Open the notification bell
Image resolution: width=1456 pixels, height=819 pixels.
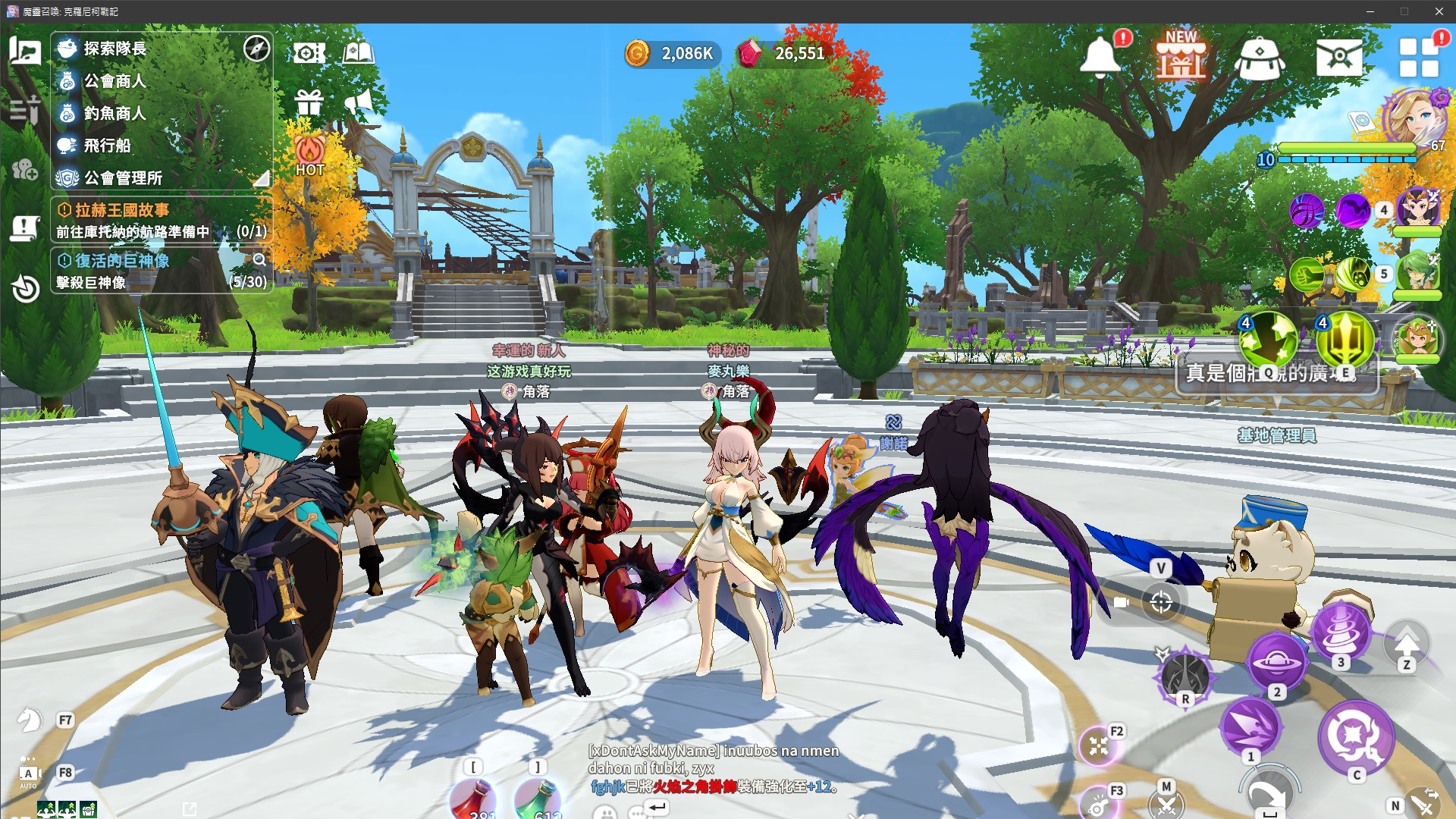click(1100, 57)
